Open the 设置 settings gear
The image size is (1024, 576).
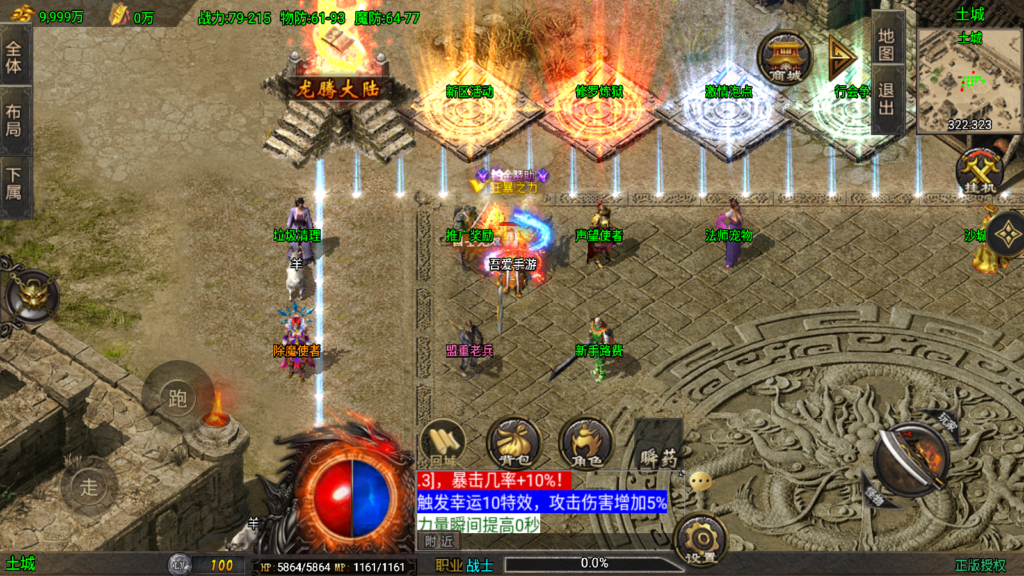[x=700, y=540]
